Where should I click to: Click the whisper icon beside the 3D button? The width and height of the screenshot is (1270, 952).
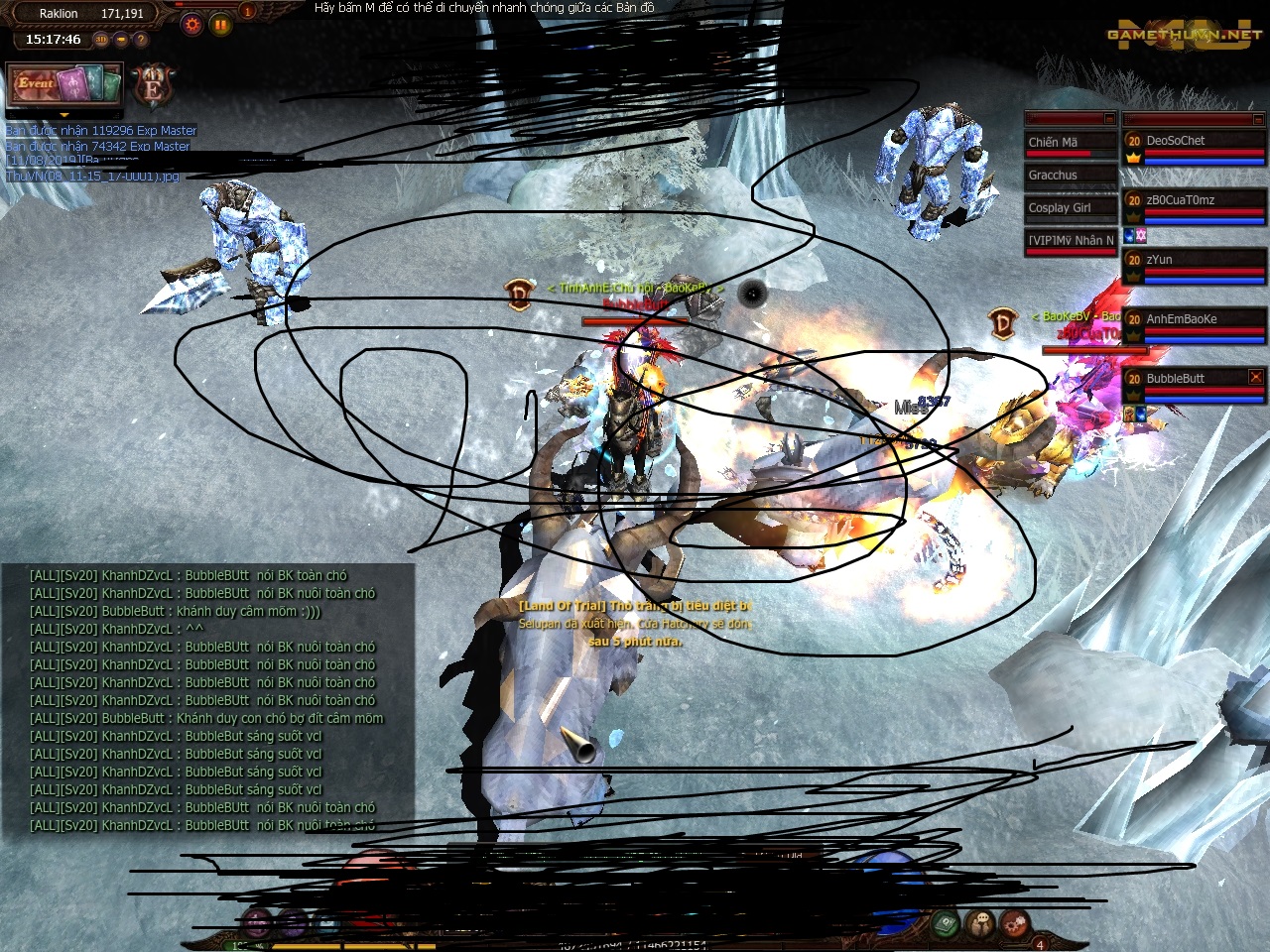[x=120, y=40]
